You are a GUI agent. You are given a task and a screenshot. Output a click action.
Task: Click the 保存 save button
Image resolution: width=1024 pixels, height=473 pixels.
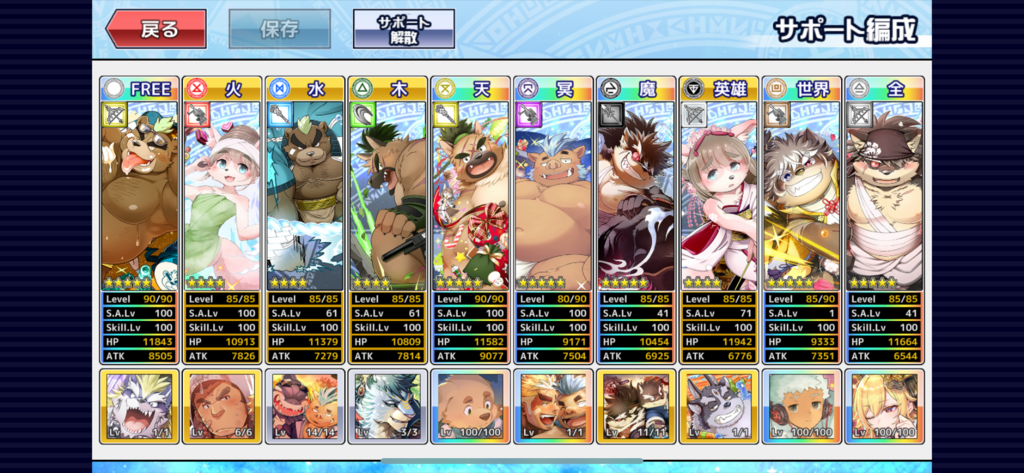coord(280,29)
